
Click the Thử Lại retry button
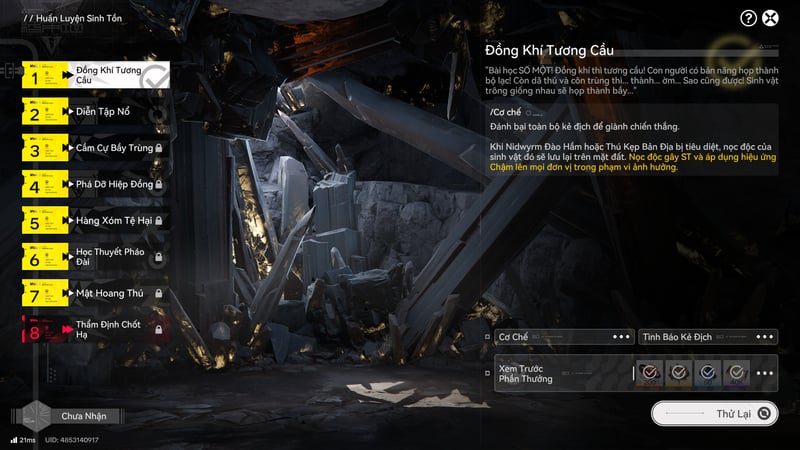coord(714,413)
